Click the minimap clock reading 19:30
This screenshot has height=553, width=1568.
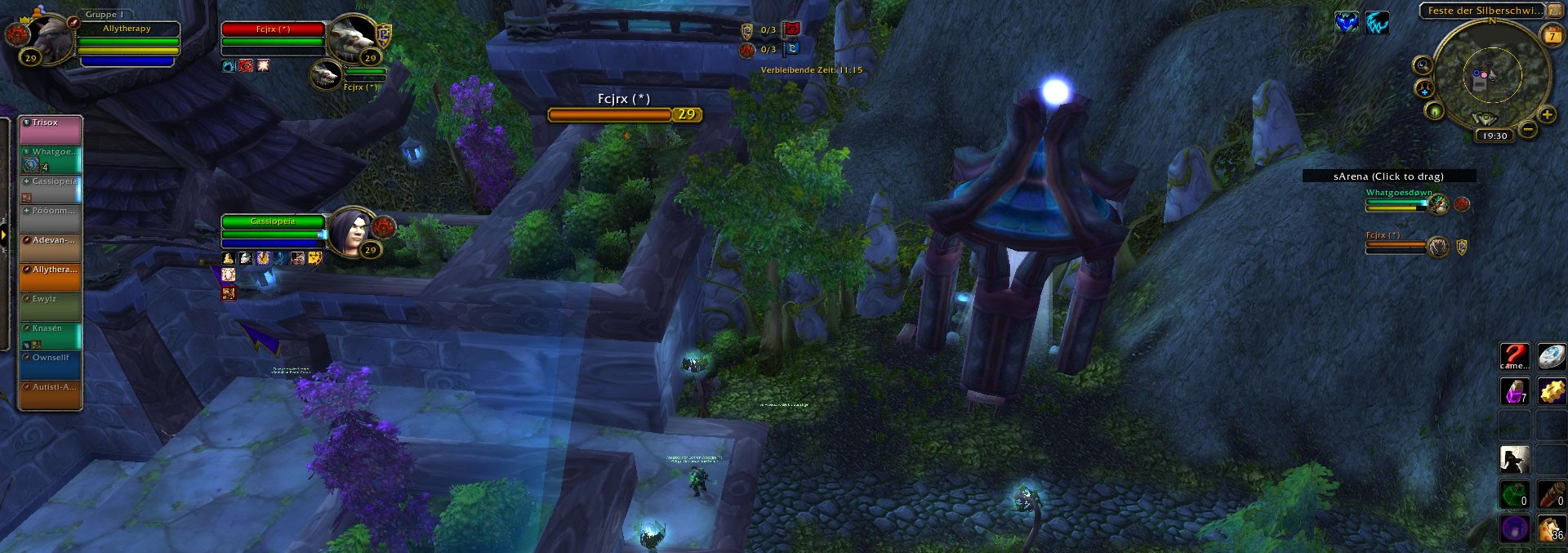coord(1494,136)
